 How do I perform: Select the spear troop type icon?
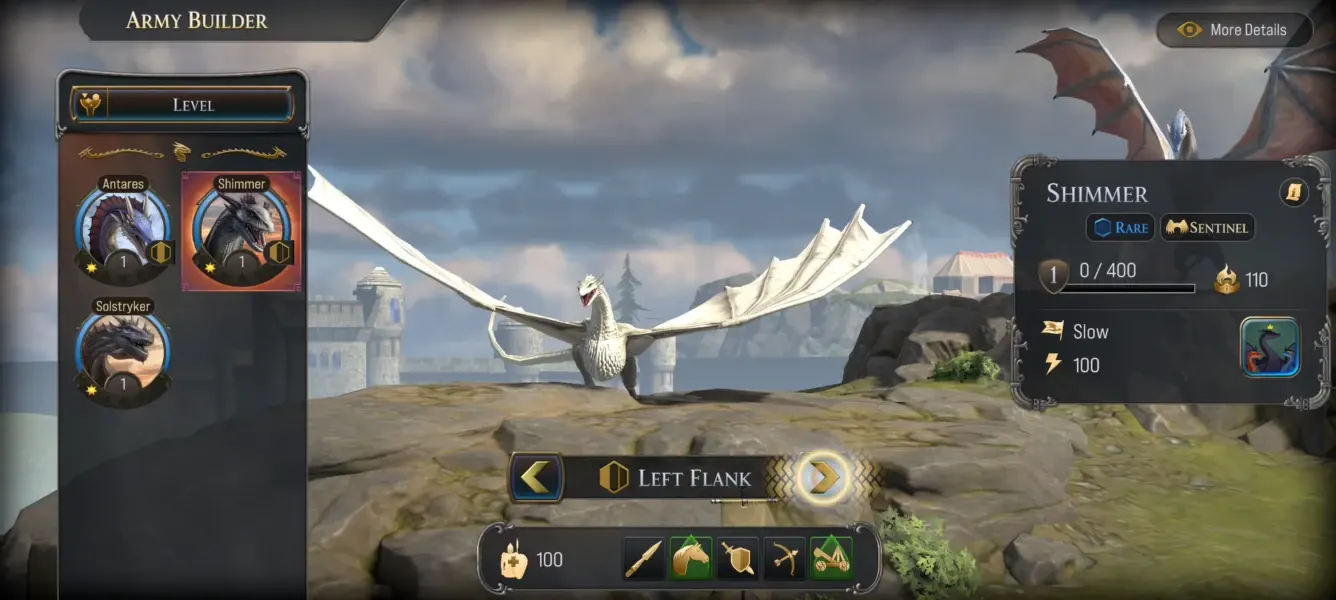643,558
